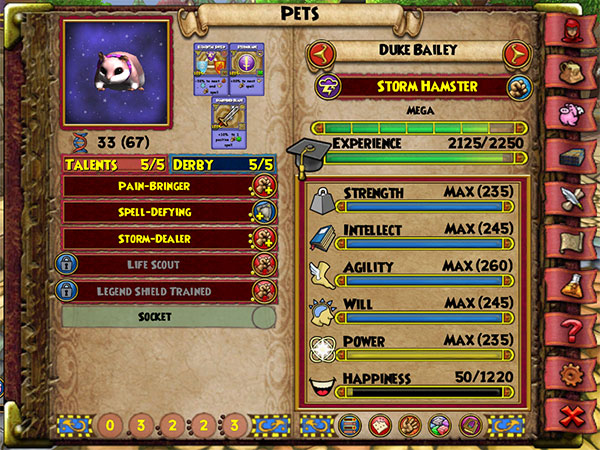Viewport: 600px width, 450px height.
Task: Select the Spell-Defying talent row
Action: [x=156, y=212]
